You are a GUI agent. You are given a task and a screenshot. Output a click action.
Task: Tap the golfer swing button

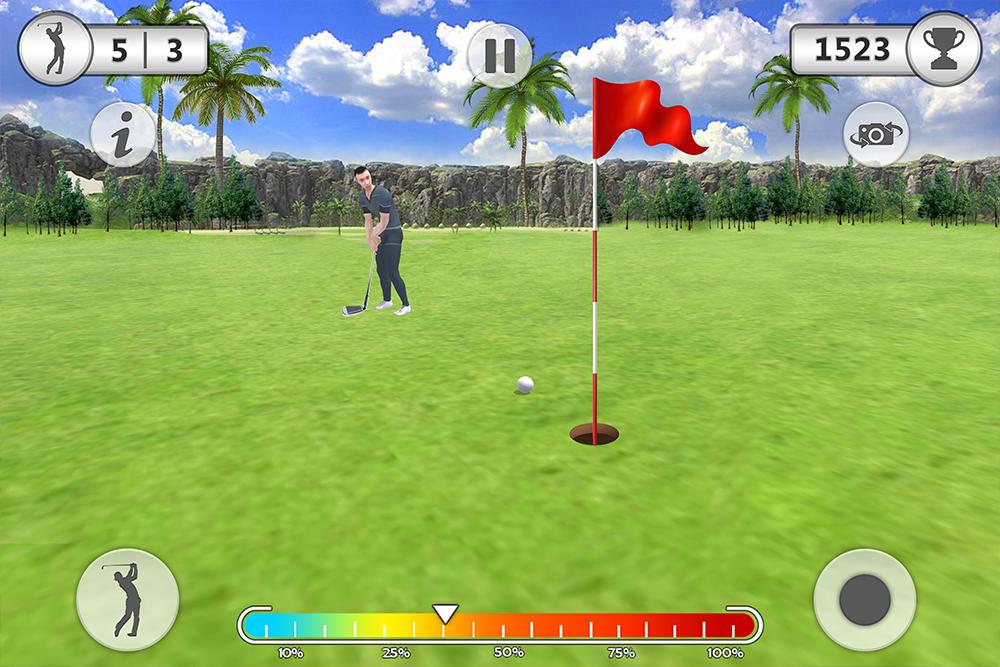[128, 600]
